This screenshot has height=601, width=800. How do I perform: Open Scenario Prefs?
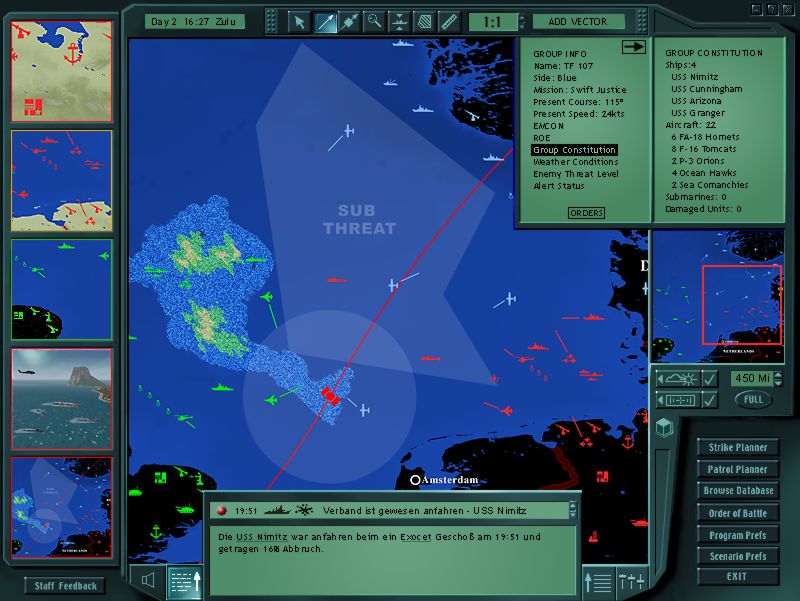[738, 556]
